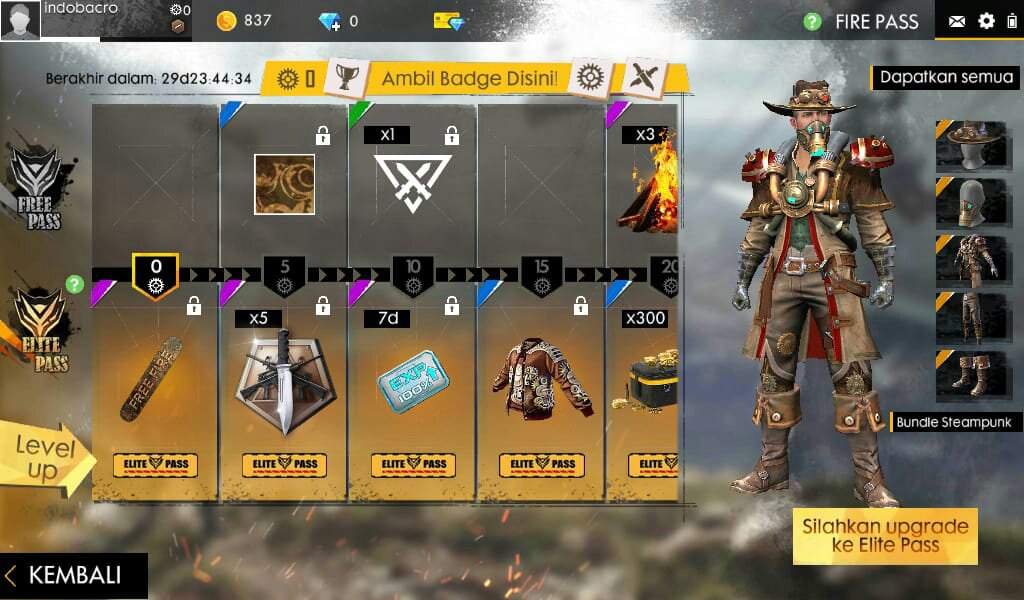
Task: Preview the steampunk jacket top thumbnail
Action: coord(971,259)
